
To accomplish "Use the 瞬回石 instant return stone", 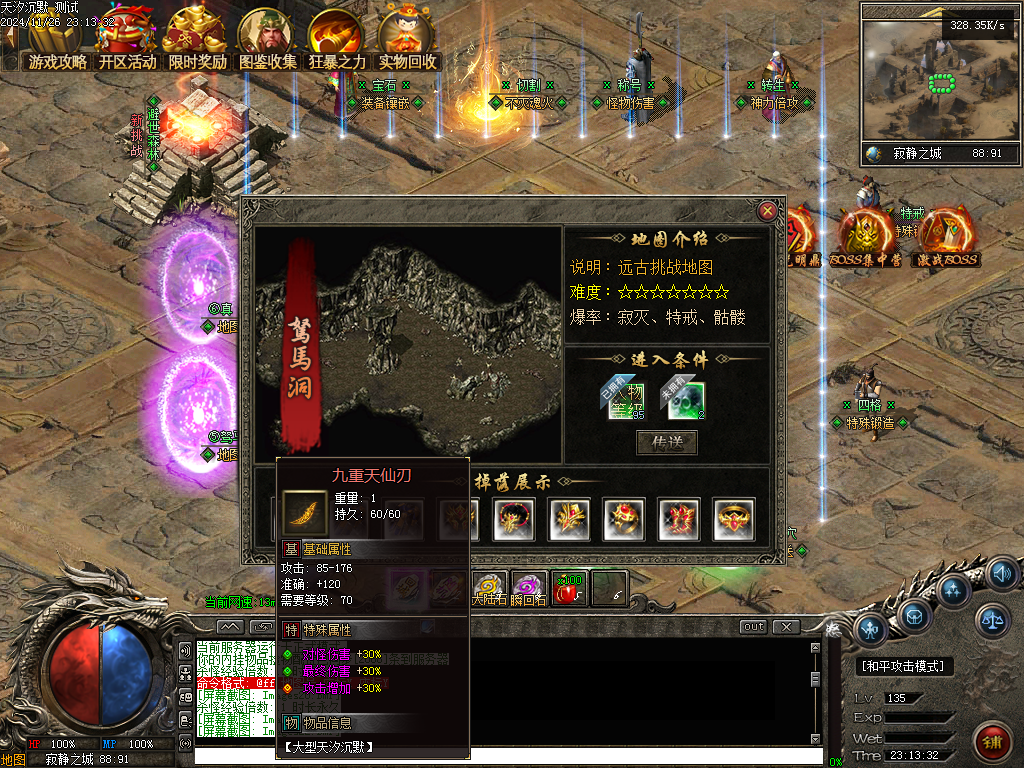I will 529,588.
